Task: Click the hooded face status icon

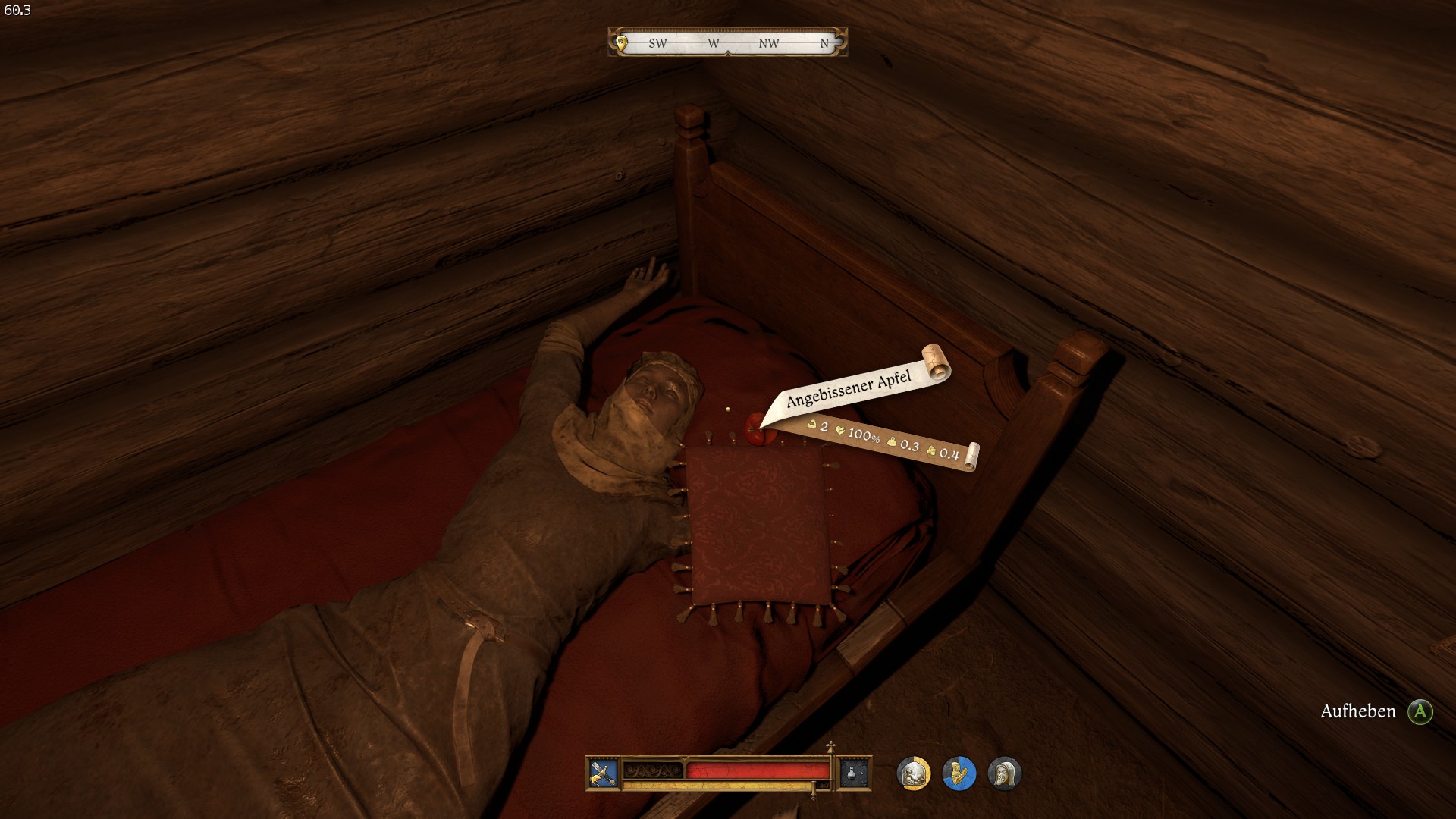Action: (1004, 773)
